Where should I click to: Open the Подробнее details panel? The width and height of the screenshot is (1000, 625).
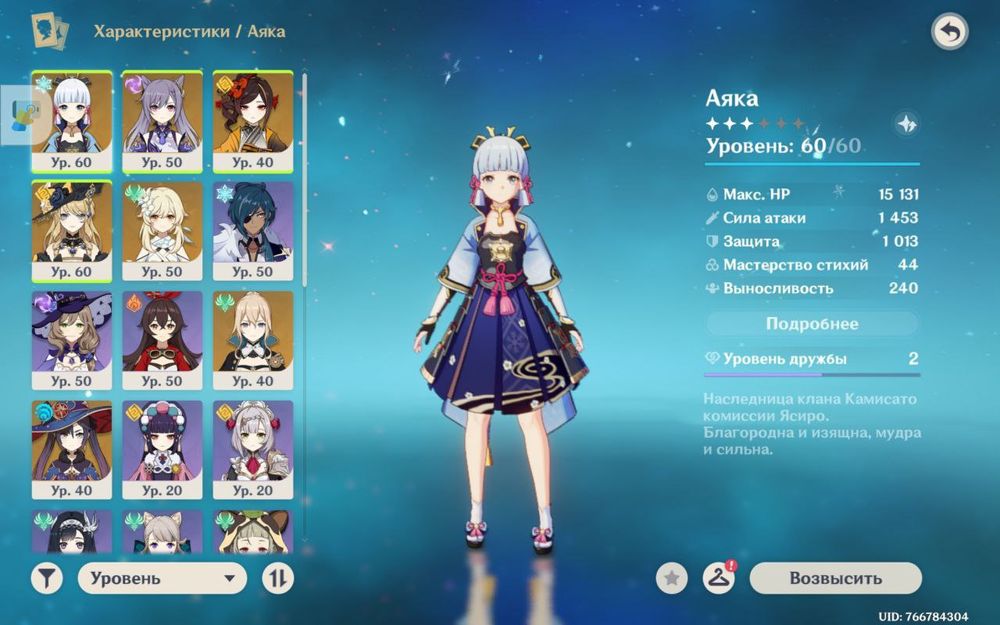(812, 324)
